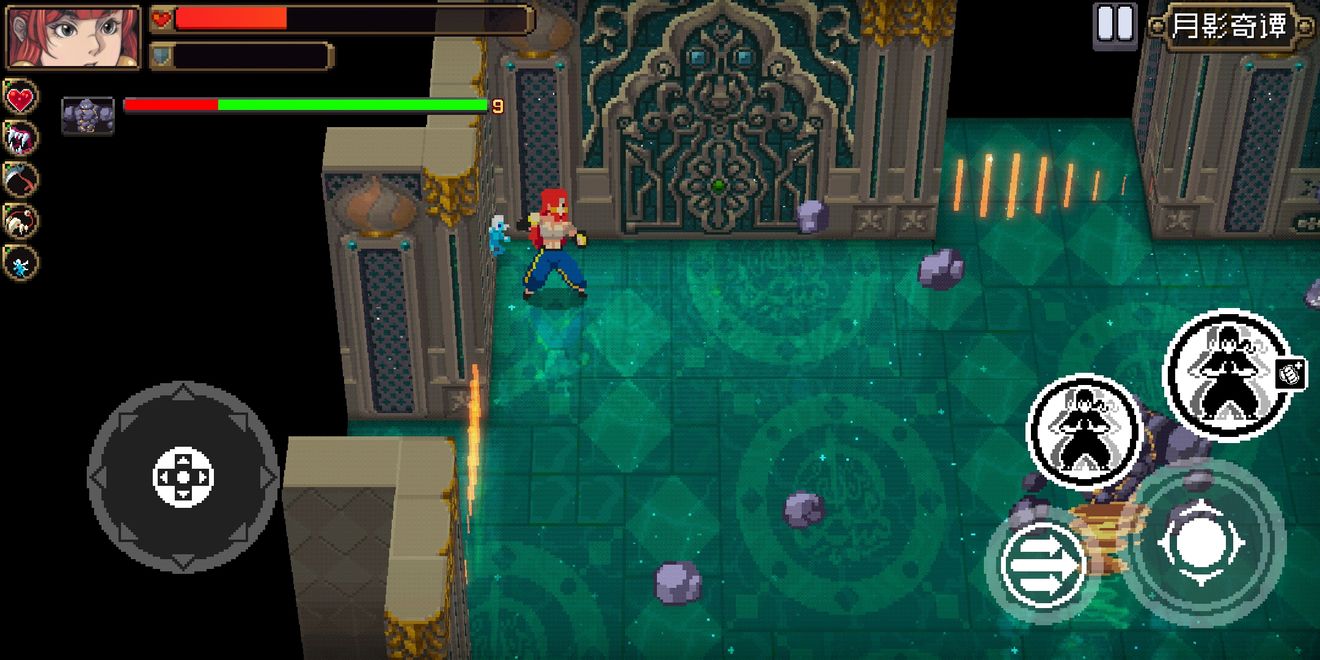Open the red-haired heroine's portrait
This screenshot has width=1320, height=660.
click(73, 37)
